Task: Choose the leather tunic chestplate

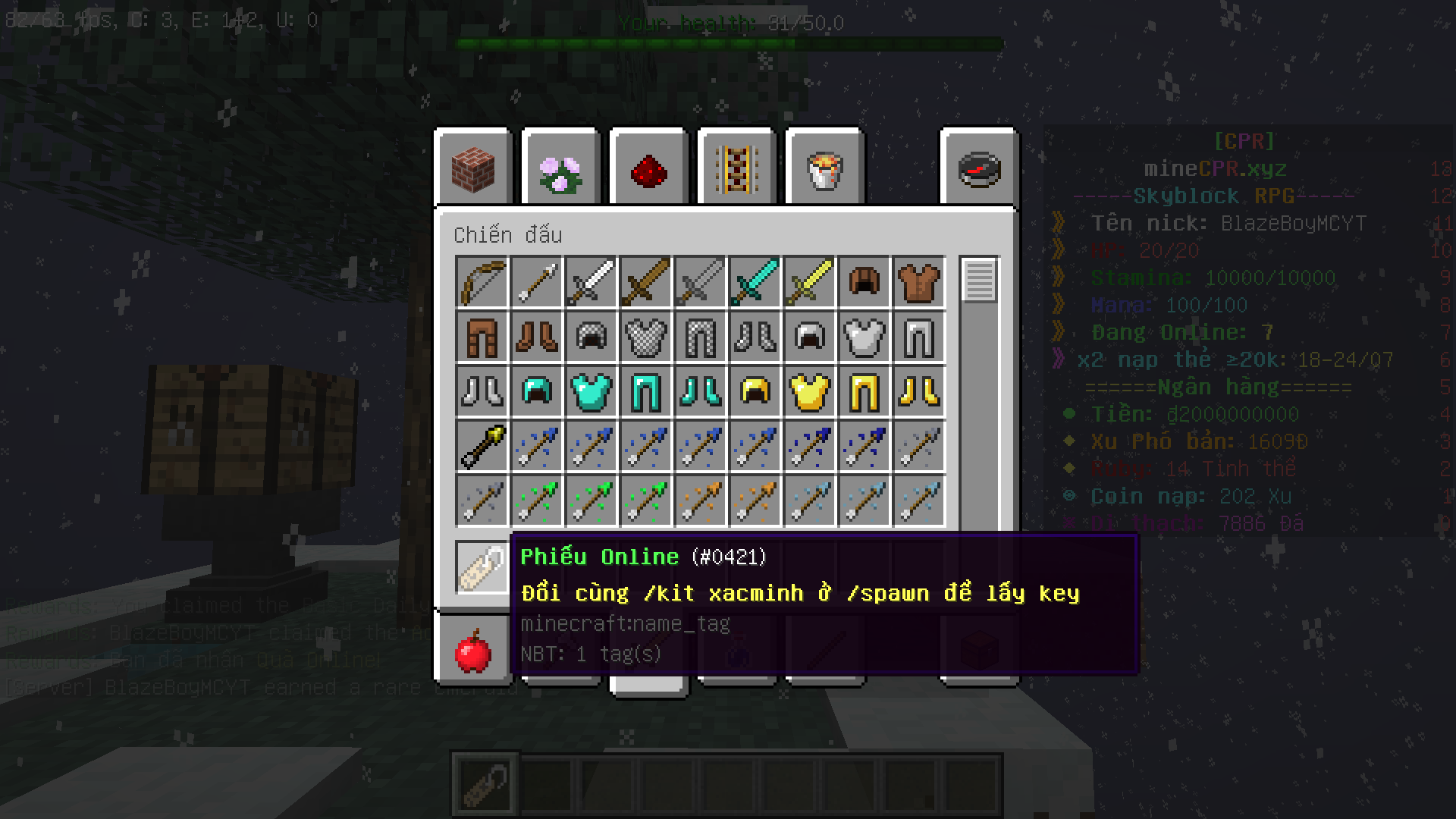Action: (919, 282)
